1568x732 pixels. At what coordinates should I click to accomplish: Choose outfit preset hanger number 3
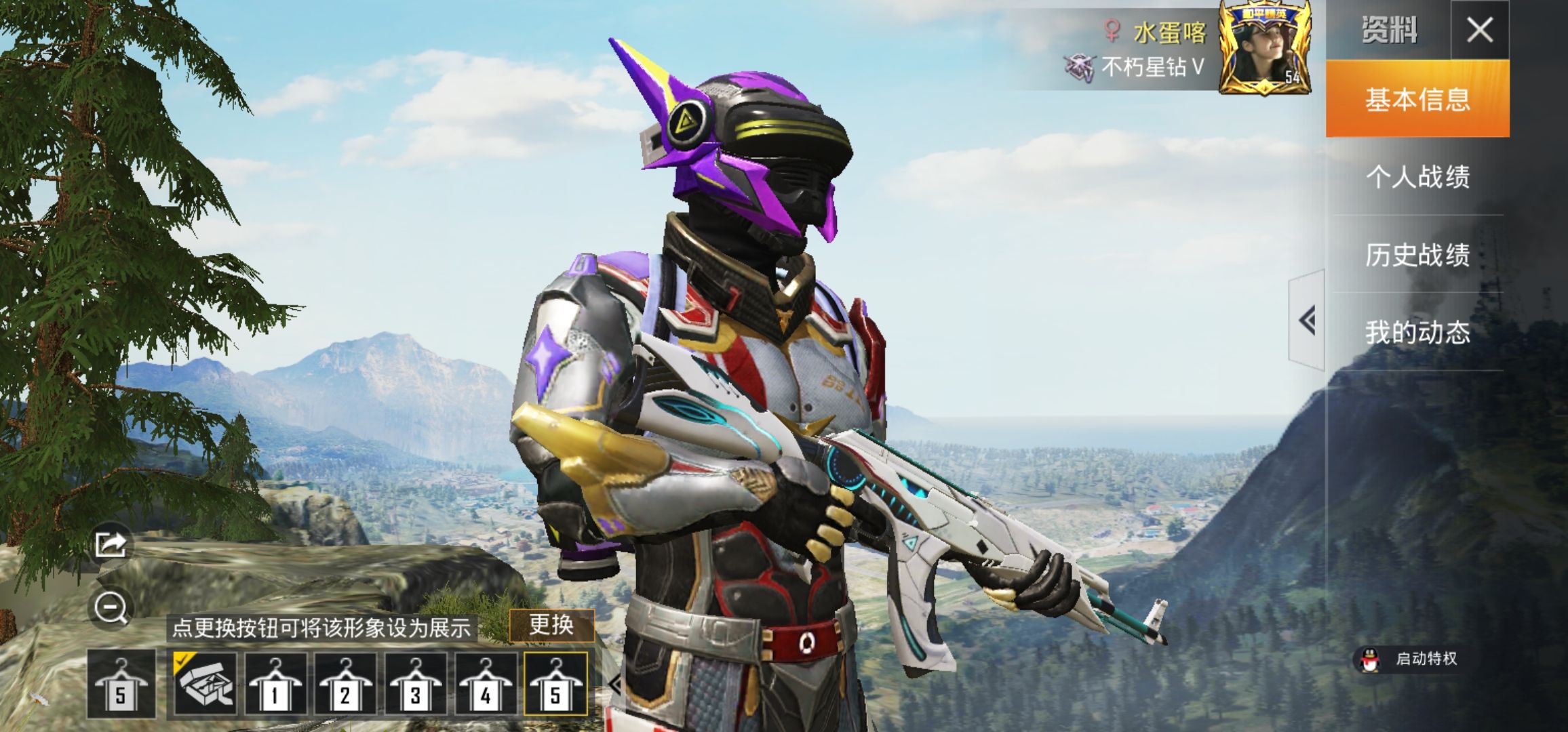(x=415, y=685)
